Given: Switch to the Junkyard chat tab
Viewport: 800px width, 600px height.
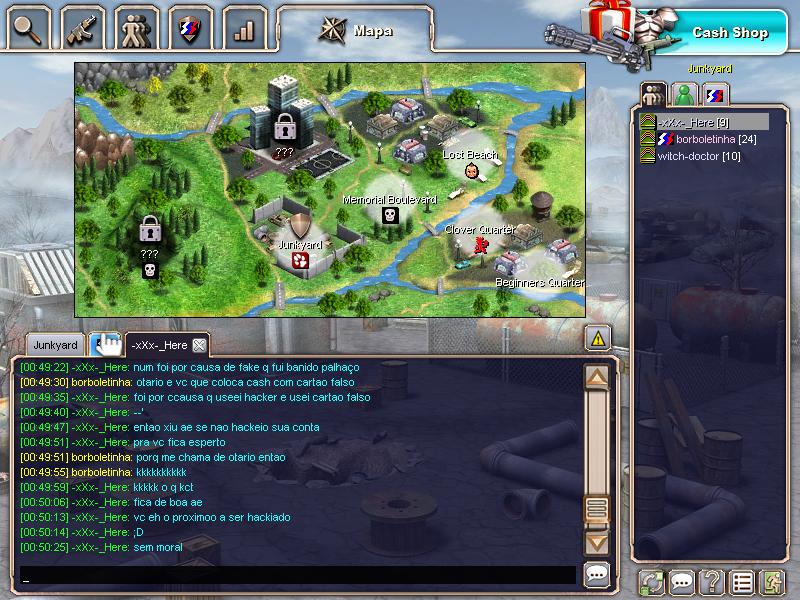Looking at the screenshot, I should click(55, 345).
